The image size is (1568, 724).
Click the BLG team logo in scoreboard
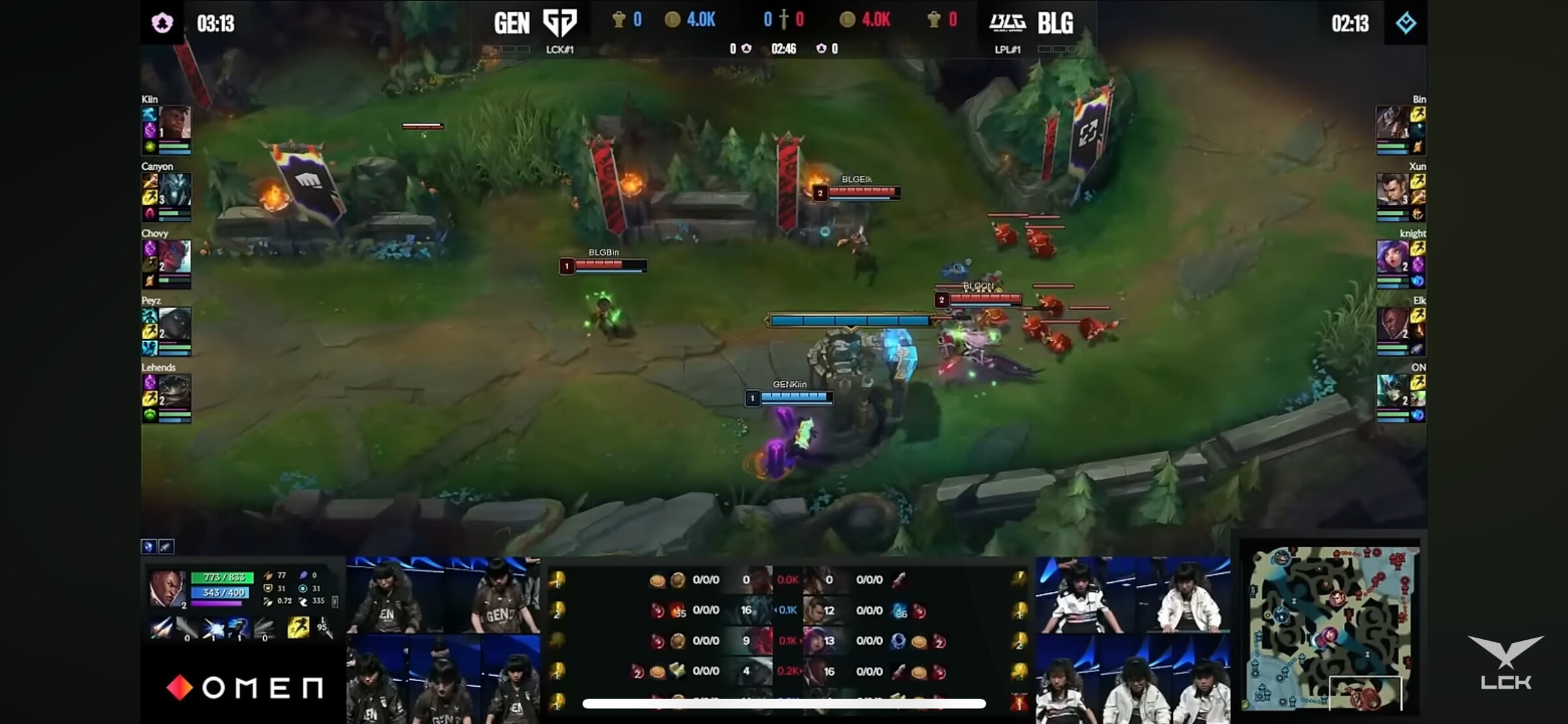coord(1007,23)
